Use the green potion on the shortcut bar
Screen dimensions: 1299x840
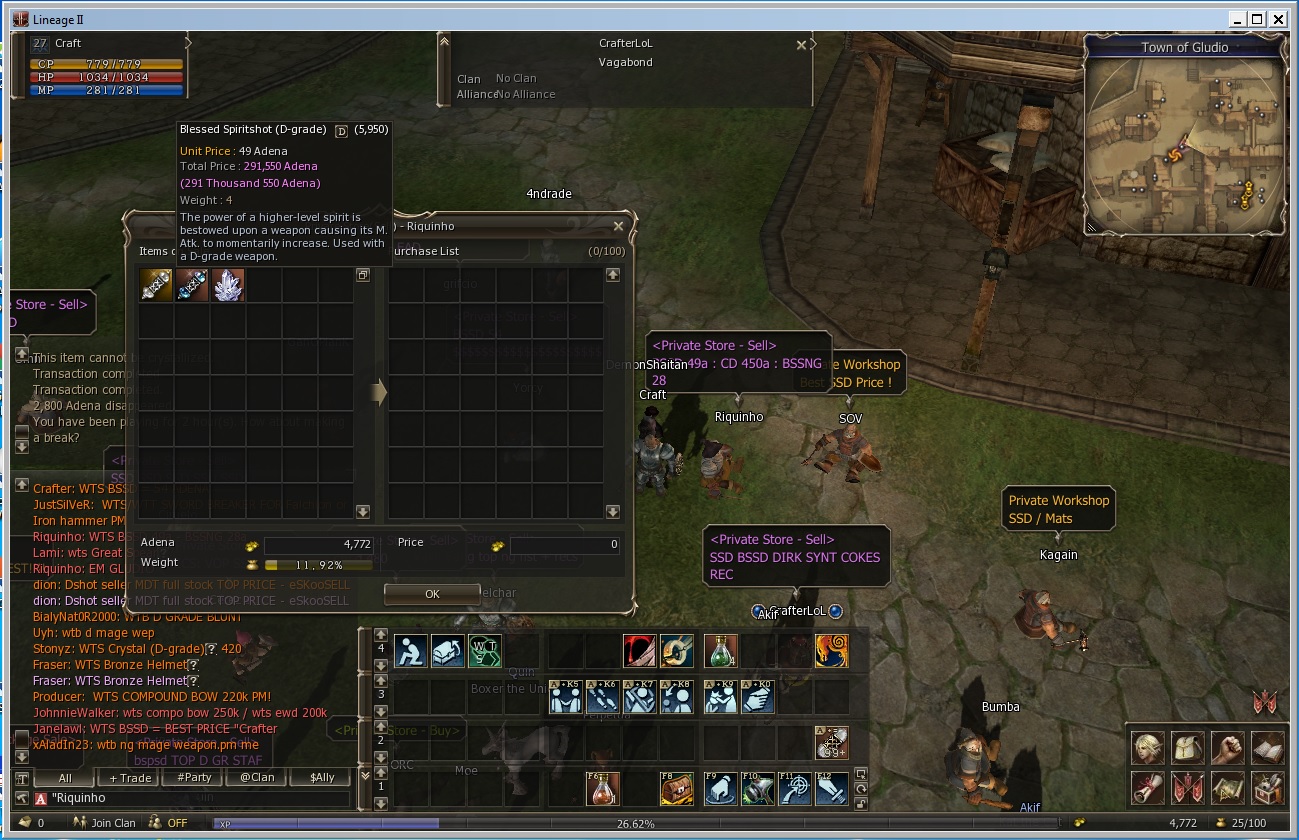point(720,651)
